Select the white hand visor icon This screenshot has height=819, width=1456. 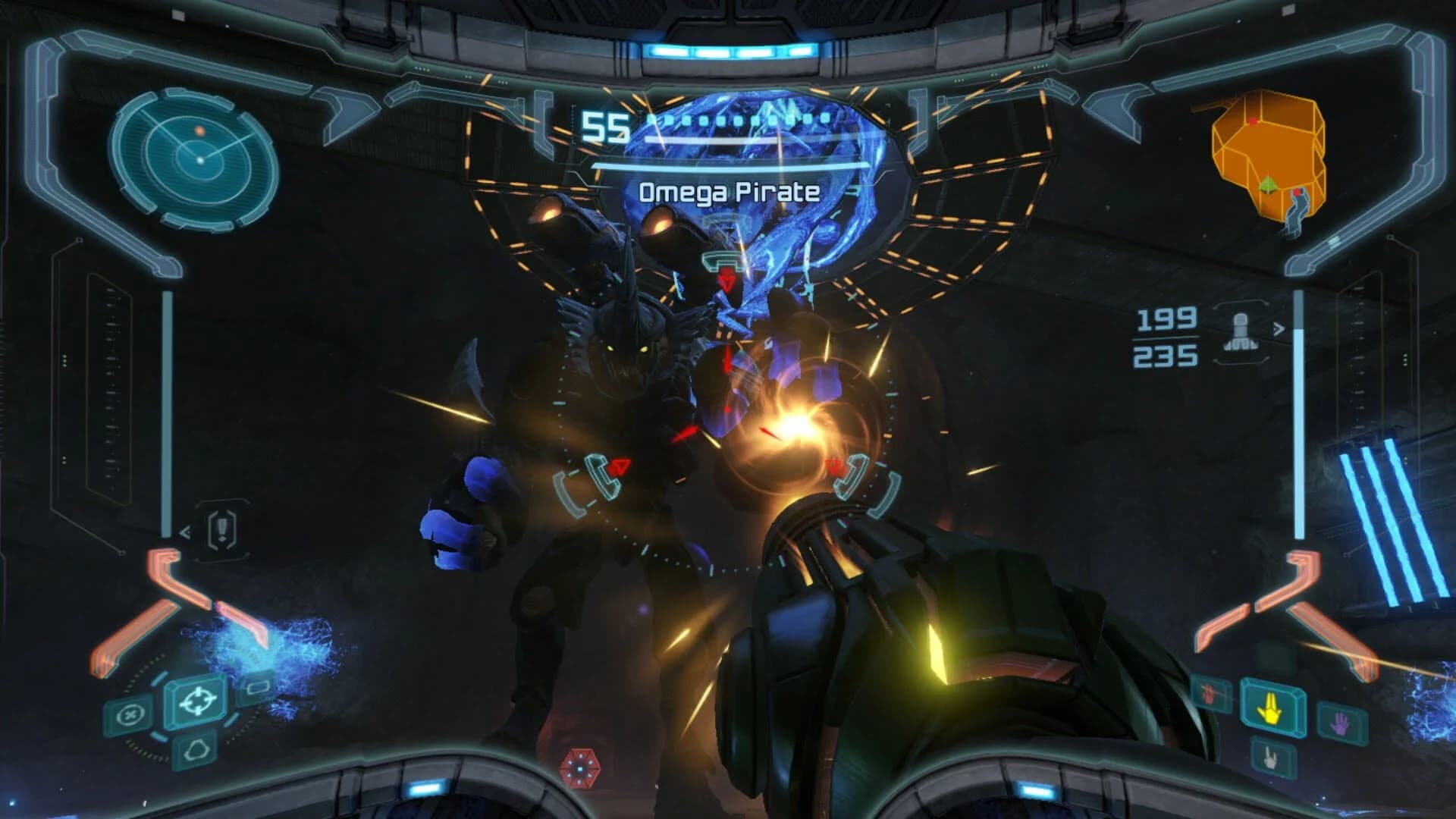(x=1270, y=759)
